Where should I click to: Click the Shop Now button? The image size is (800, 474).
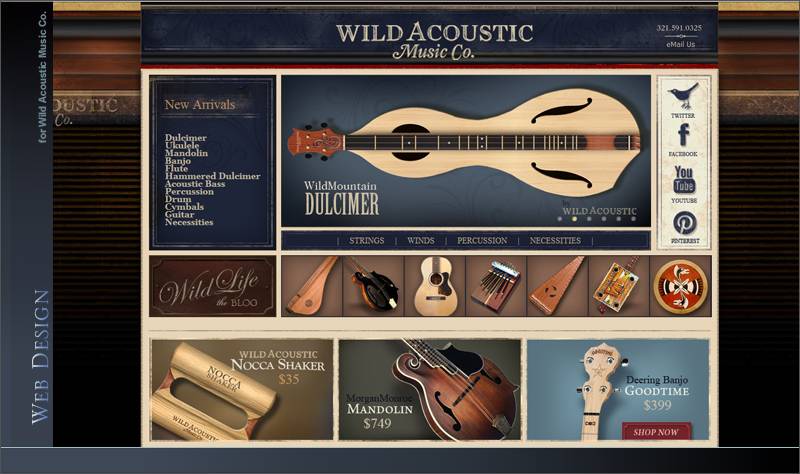point(656,432)
